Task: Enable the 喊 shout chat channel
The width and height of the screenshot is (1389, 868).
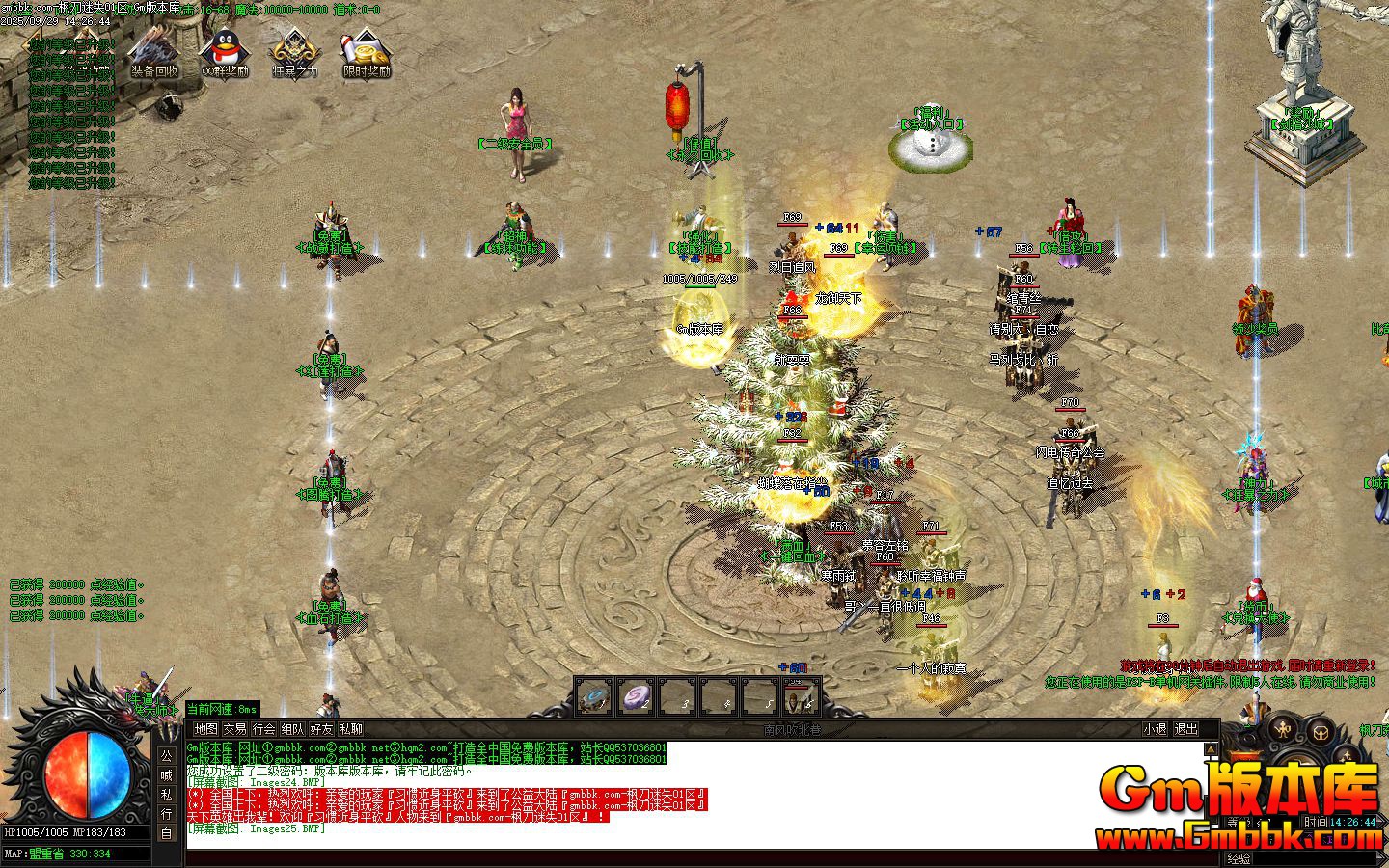Action: 166,776
